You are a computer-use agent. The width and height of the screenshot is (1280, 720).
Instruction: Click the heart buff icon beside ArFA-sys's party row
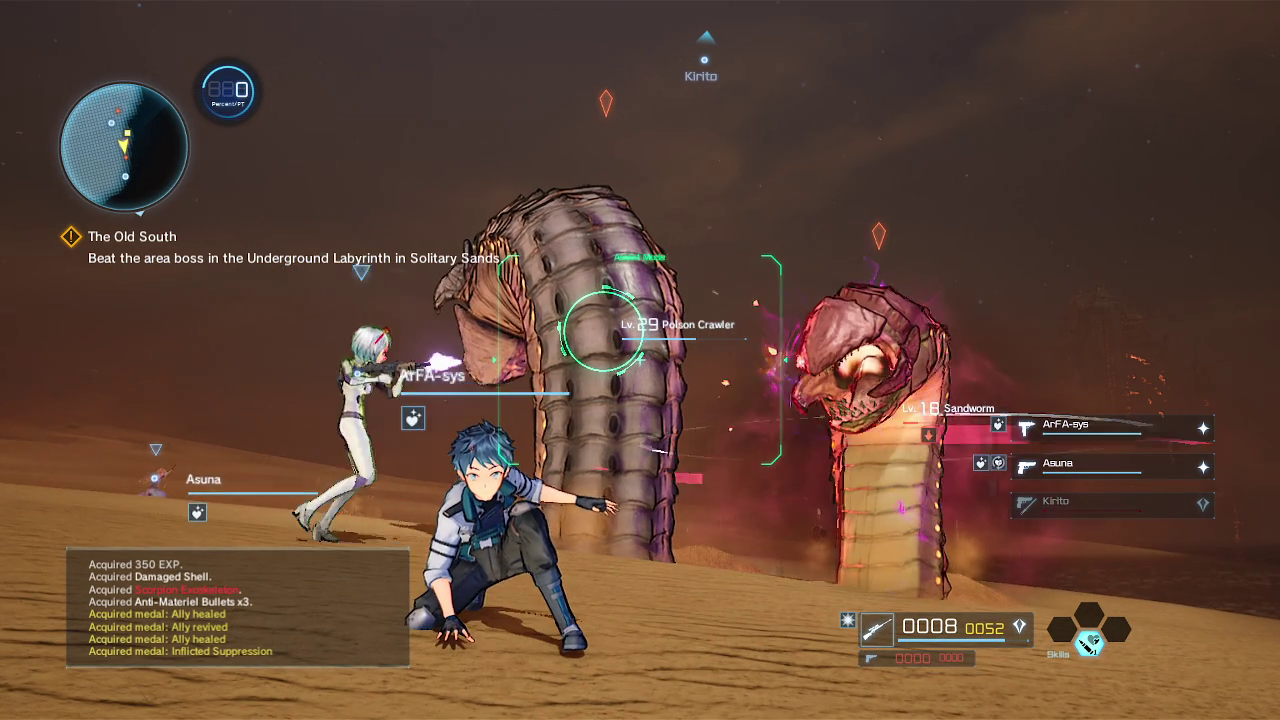tap(997, 425)
